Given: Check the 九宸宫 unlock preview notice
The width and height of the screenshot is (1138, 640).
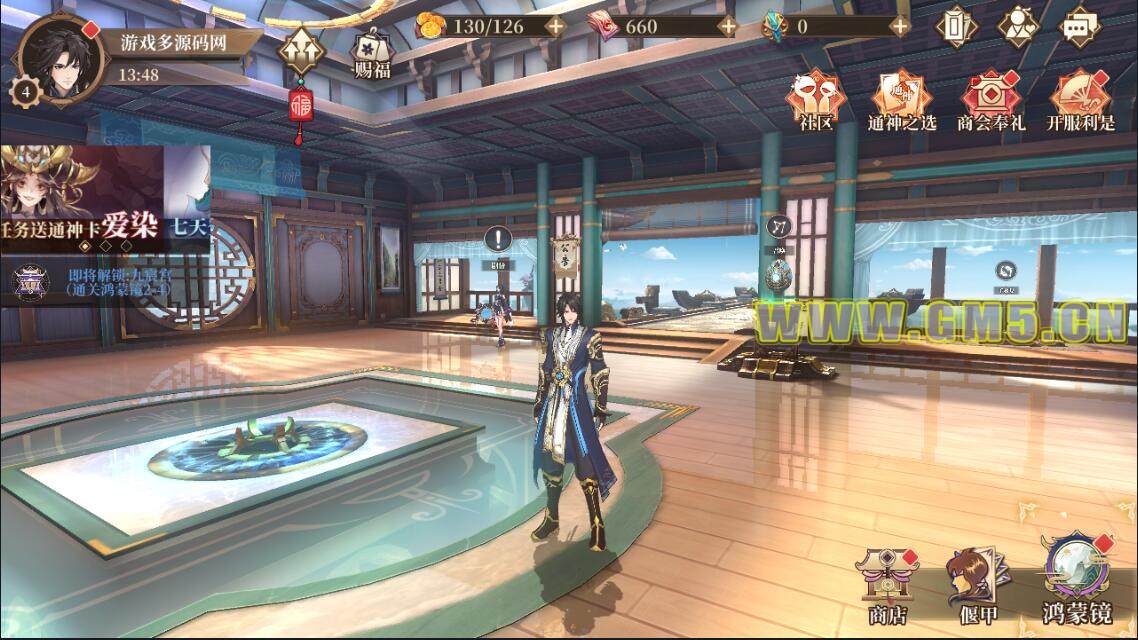Looking at the screenshot, I should pos(105,282).
